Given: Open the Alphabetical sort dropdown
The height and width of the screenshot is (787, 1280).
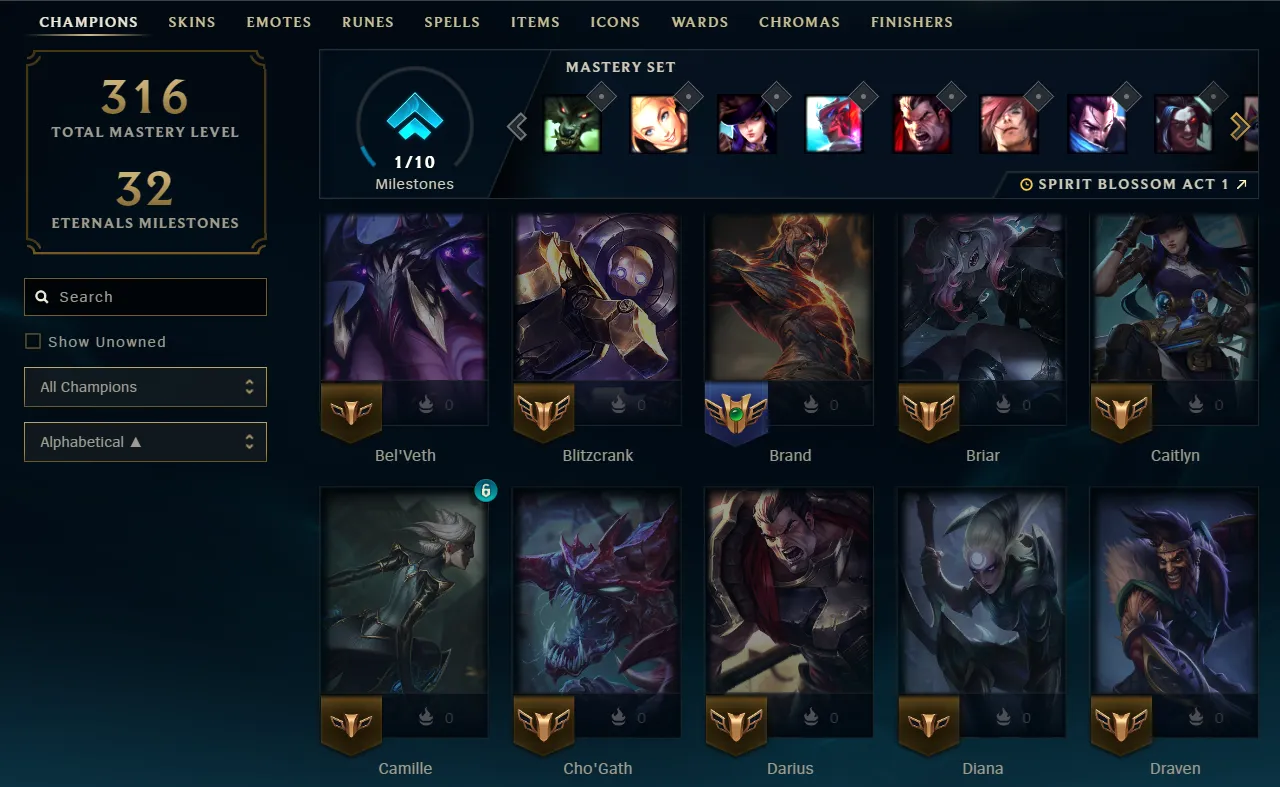Looking at the screenshot, I should [x=145, y=442].
